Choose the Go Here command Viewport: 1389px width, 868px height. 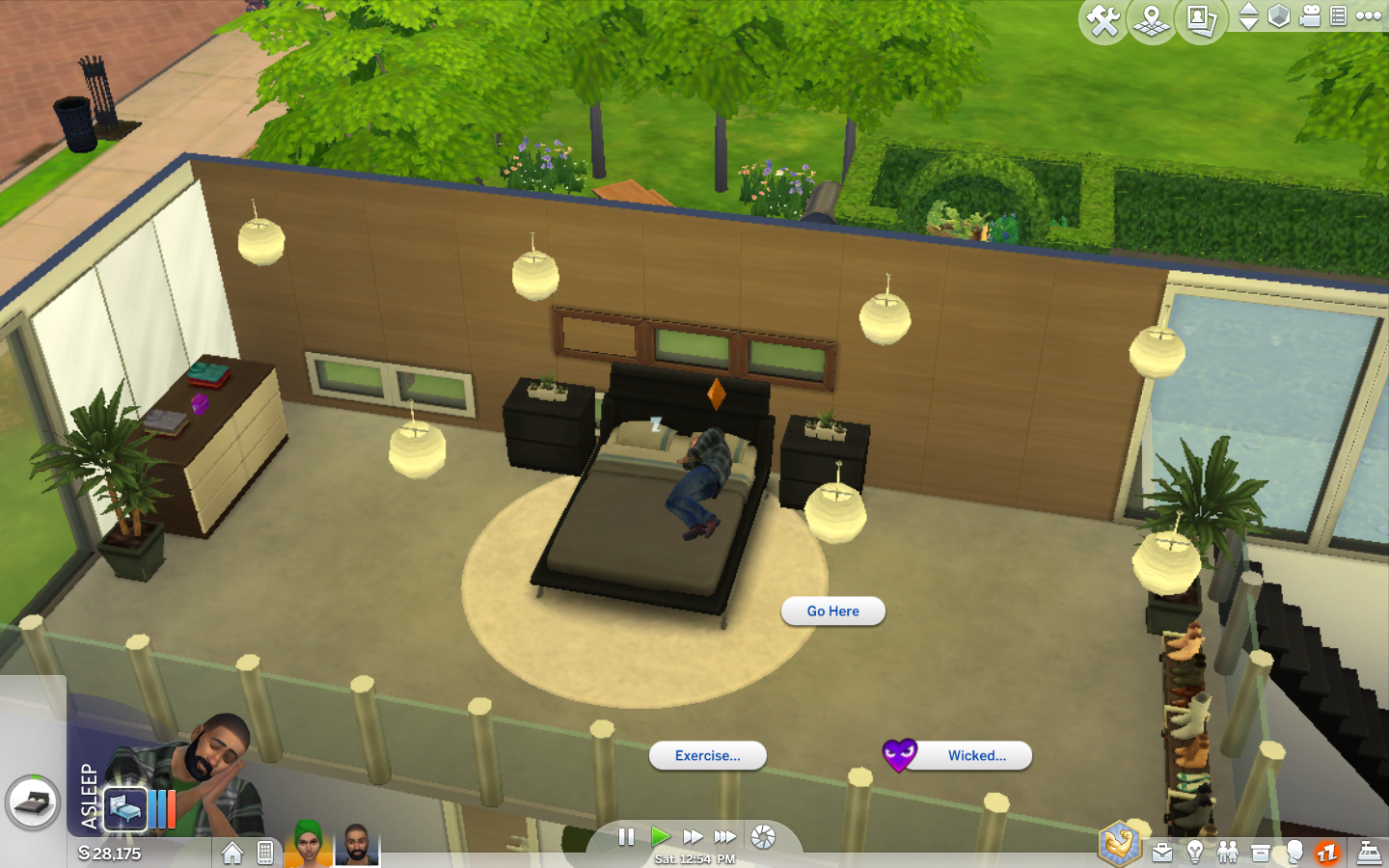coord(832,610)
